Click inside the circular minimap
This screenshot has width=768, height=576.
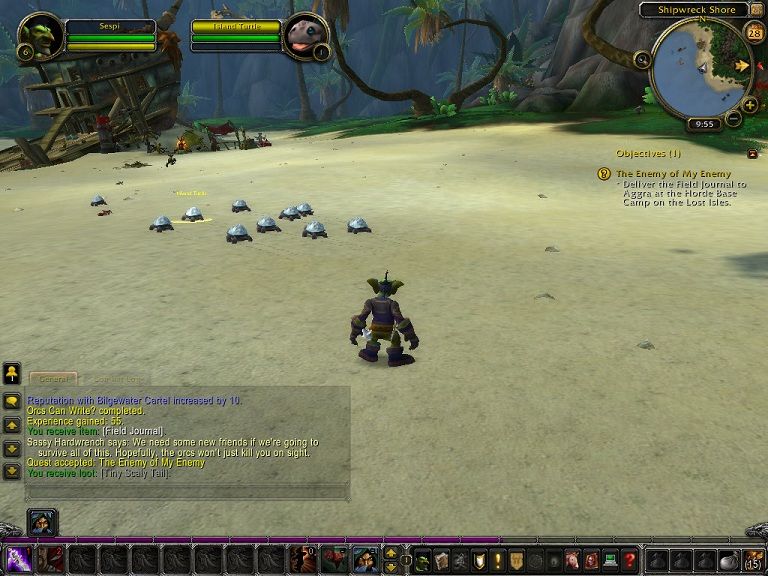[700, 68]
